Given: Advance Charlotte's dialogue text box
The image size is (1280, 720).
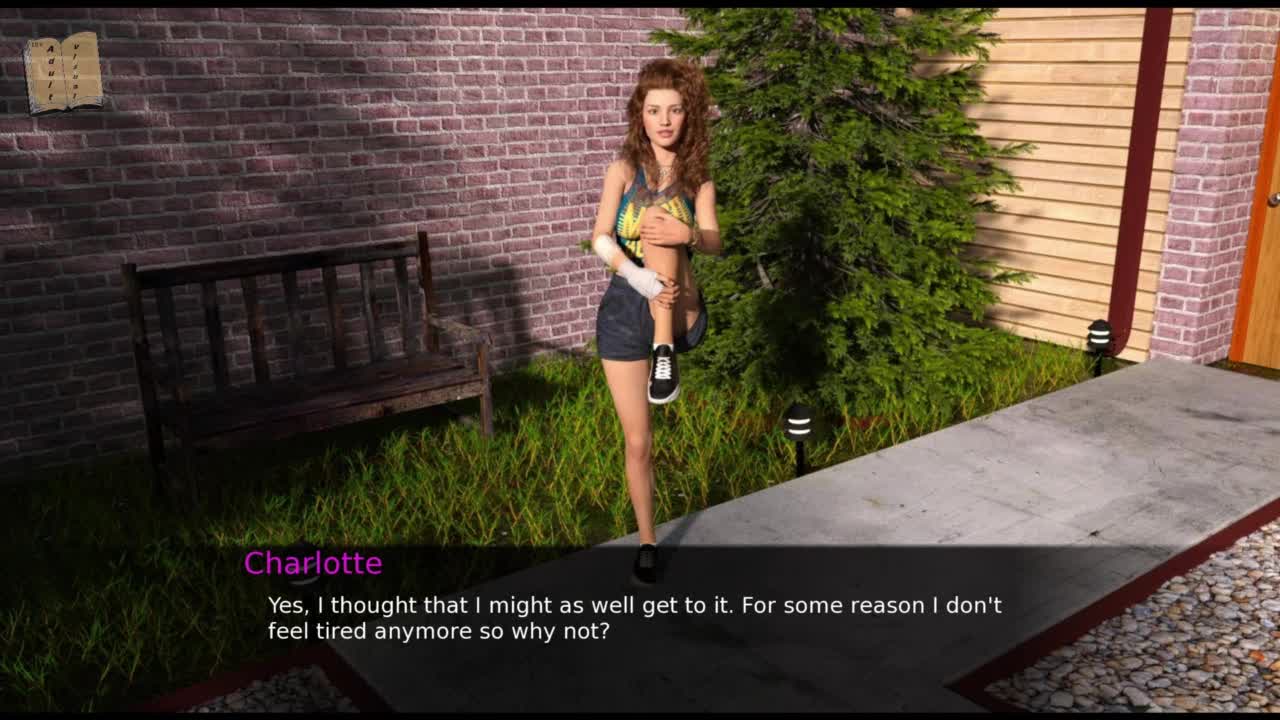Looking at the screenshot, I should click(636, 618).
